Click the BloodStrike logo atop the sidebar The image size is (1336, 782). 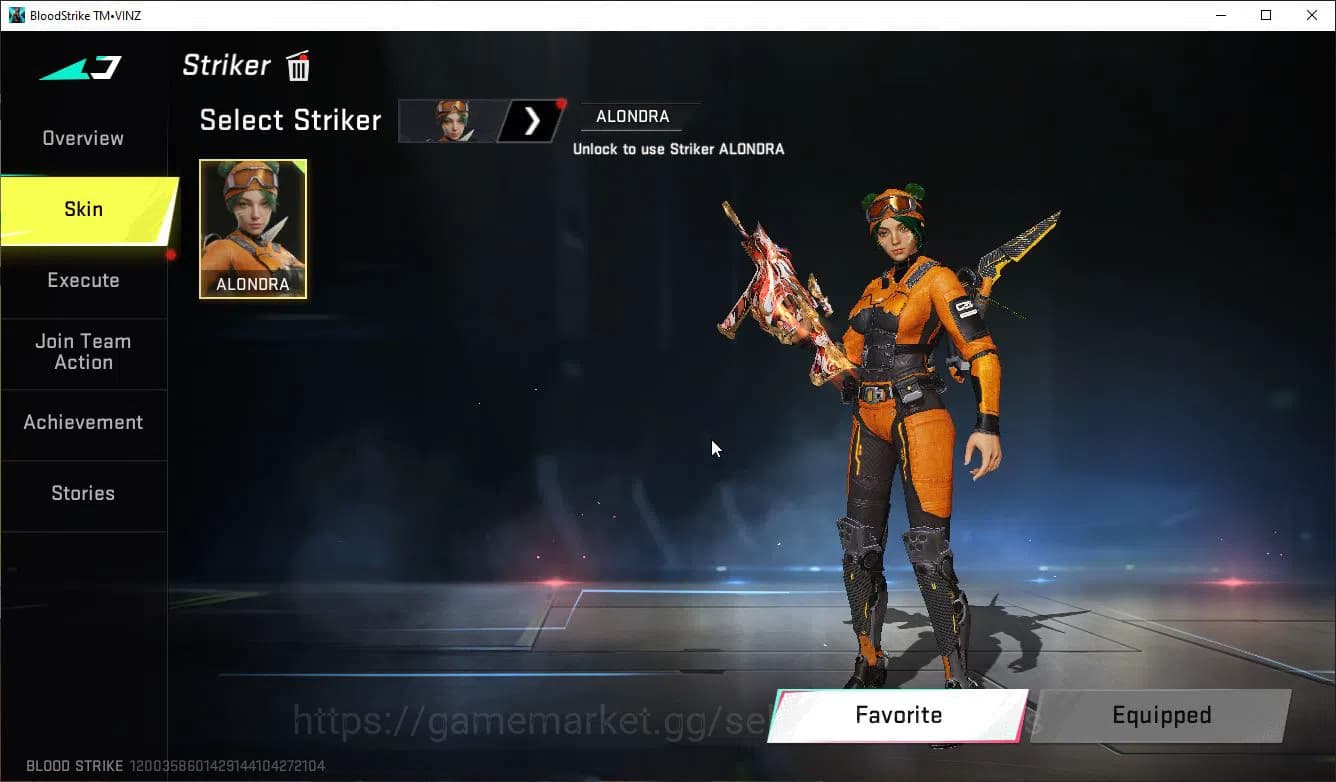[x=78, y=68]
